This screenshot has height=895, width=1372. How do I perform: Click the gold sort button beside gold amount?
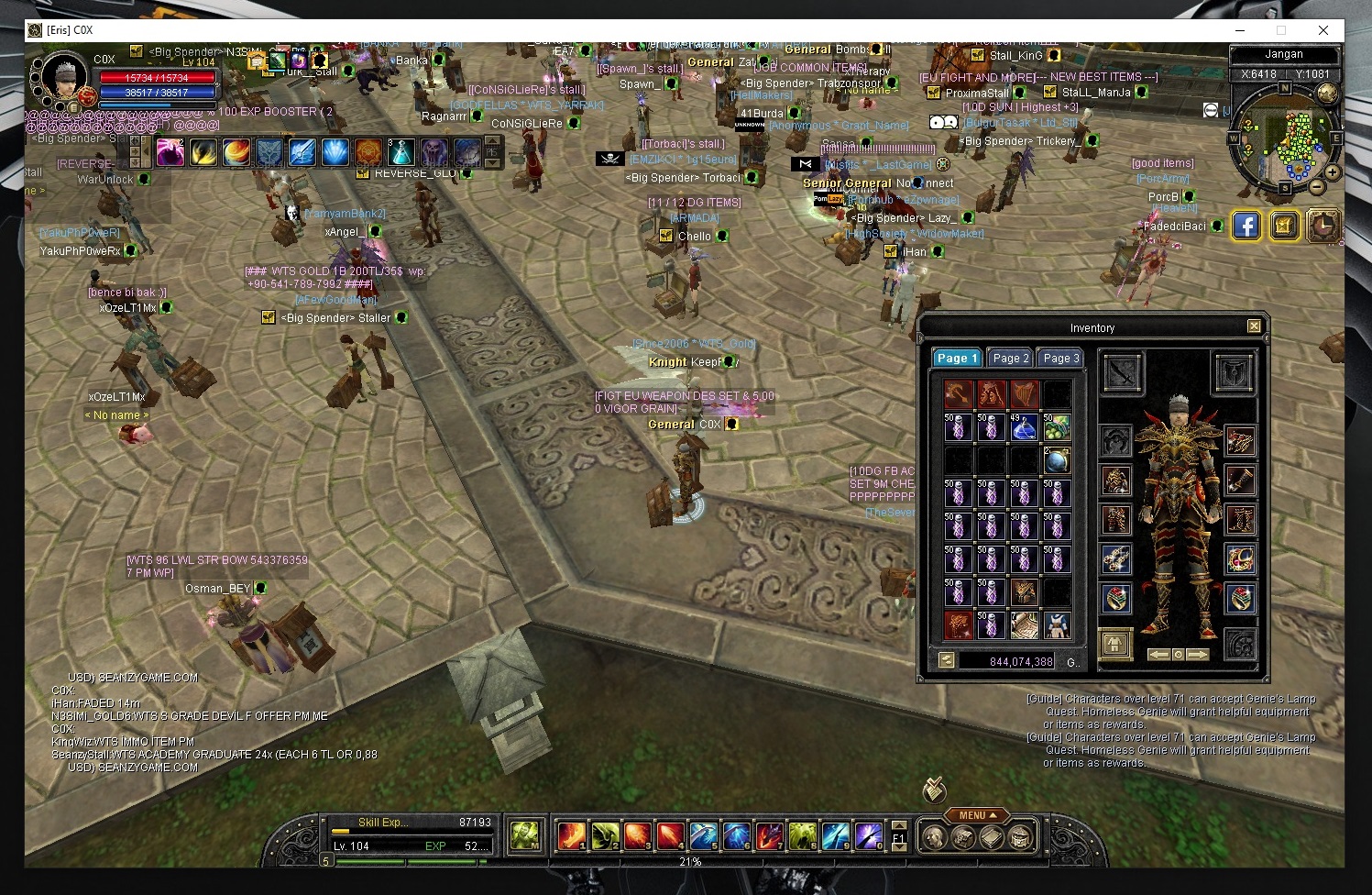947,660
